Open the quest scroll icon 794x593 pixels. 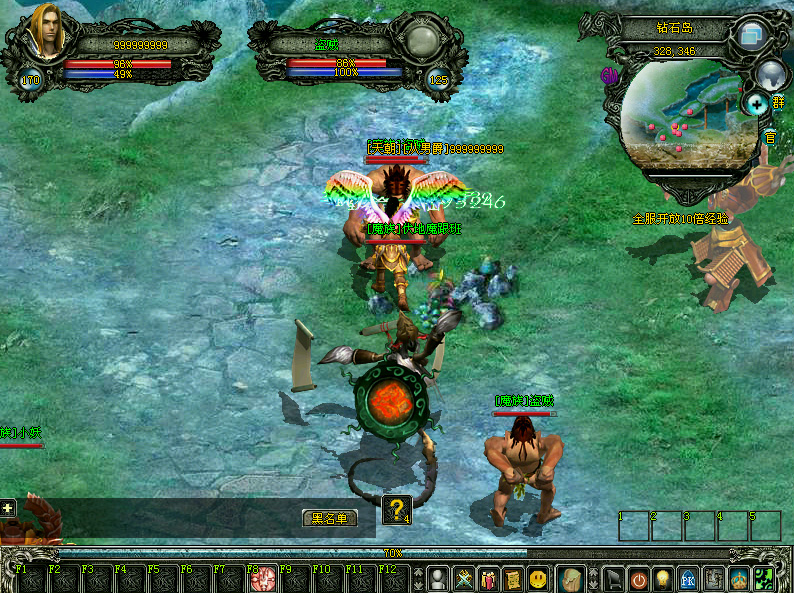[513, 578]
